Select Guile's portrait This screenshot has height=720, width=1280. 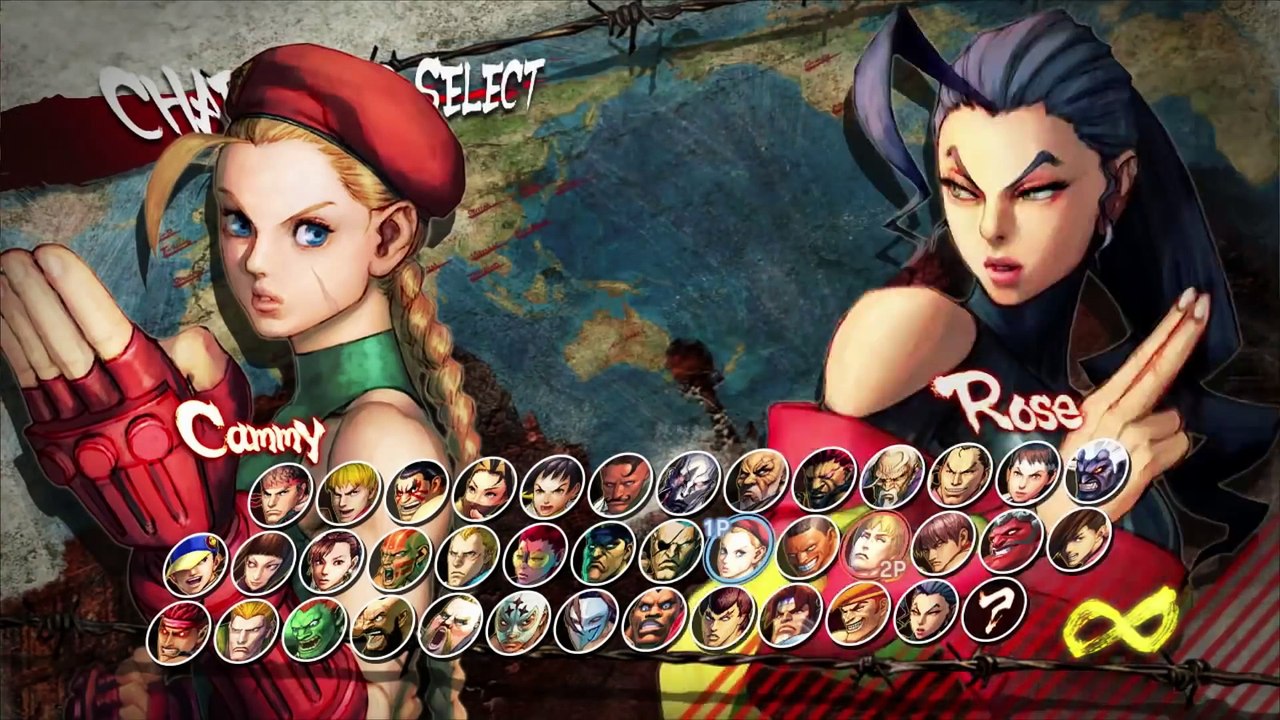(x=246, y=630)
